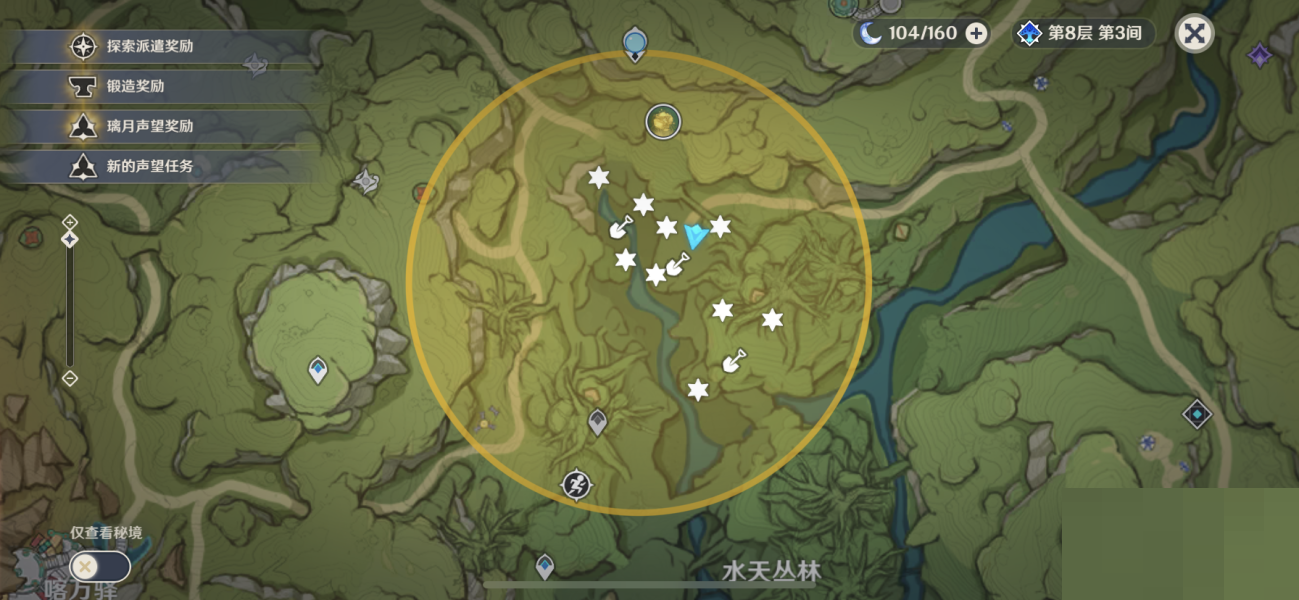Select the teleport waypoint beside the 水天丛林 label
This screenshot has height=600, width=1299.
pos(544,567)
